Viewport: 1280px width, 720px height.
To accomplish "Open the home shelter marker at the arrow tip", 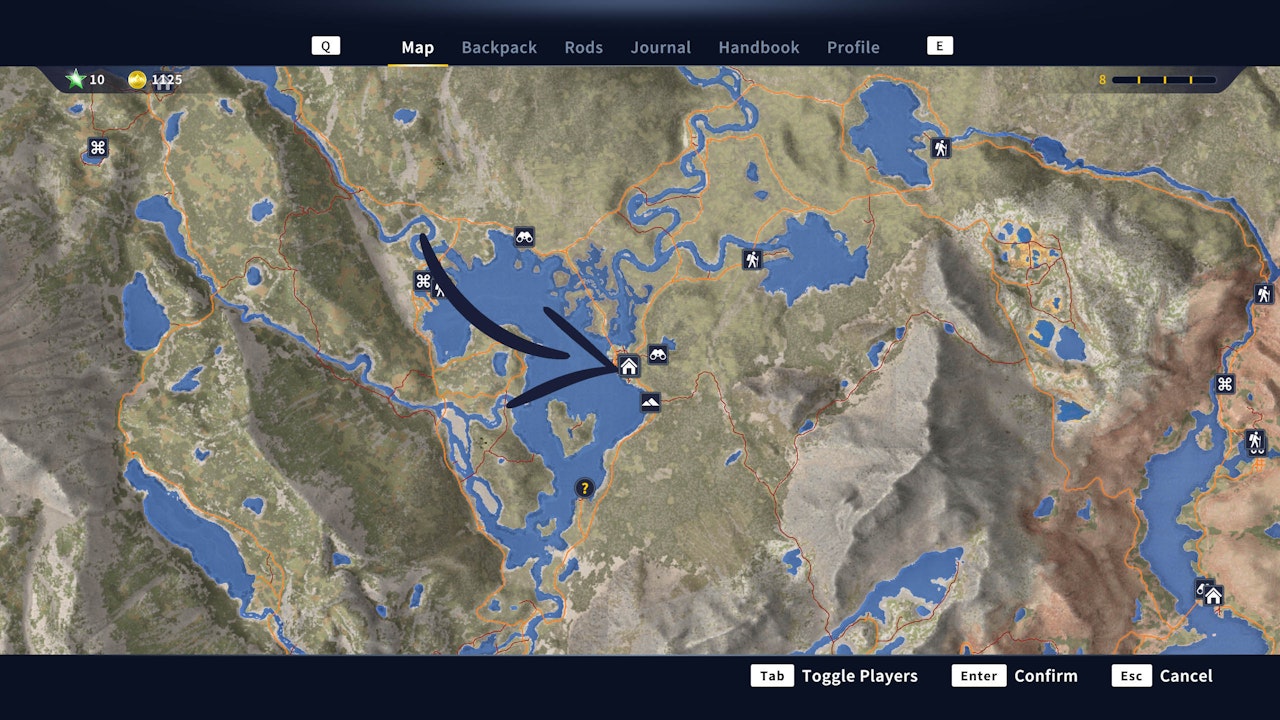I will [x=630, y=366].
